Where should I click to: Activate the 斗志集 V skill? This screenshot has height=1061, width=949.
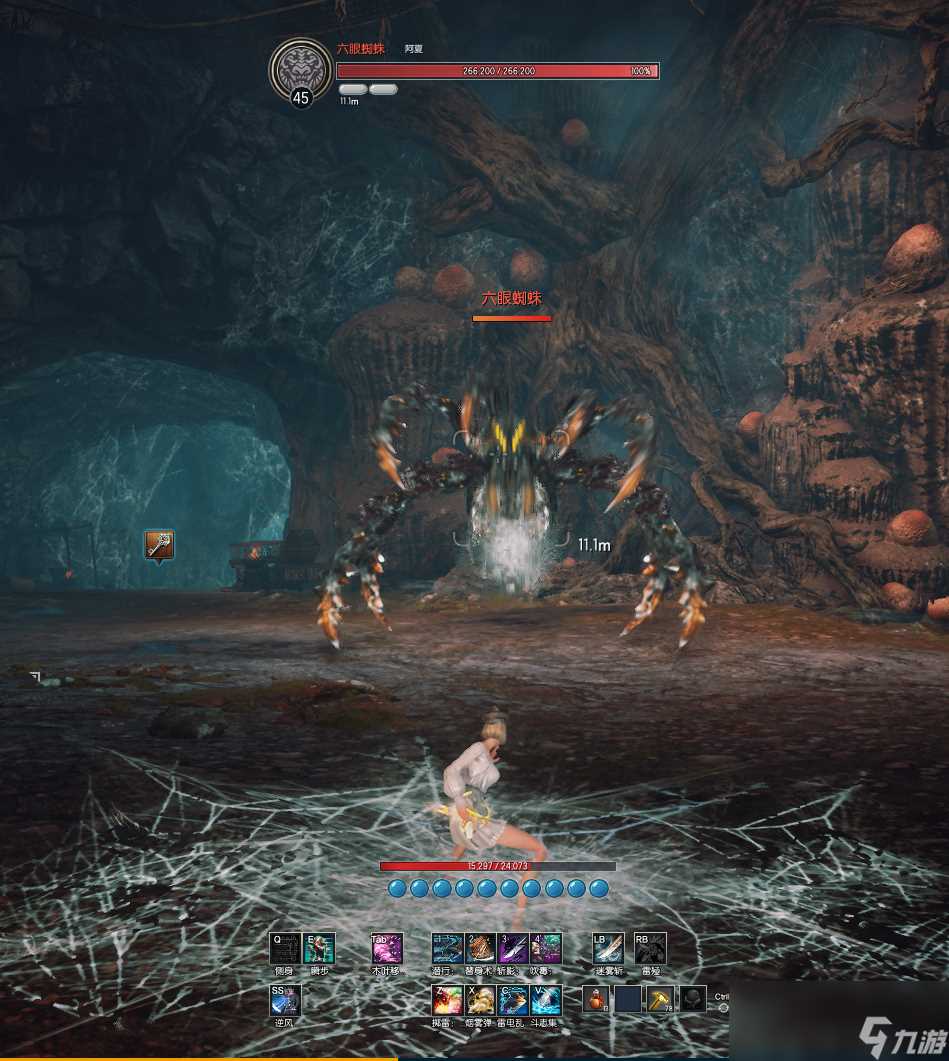(546, 1000)
